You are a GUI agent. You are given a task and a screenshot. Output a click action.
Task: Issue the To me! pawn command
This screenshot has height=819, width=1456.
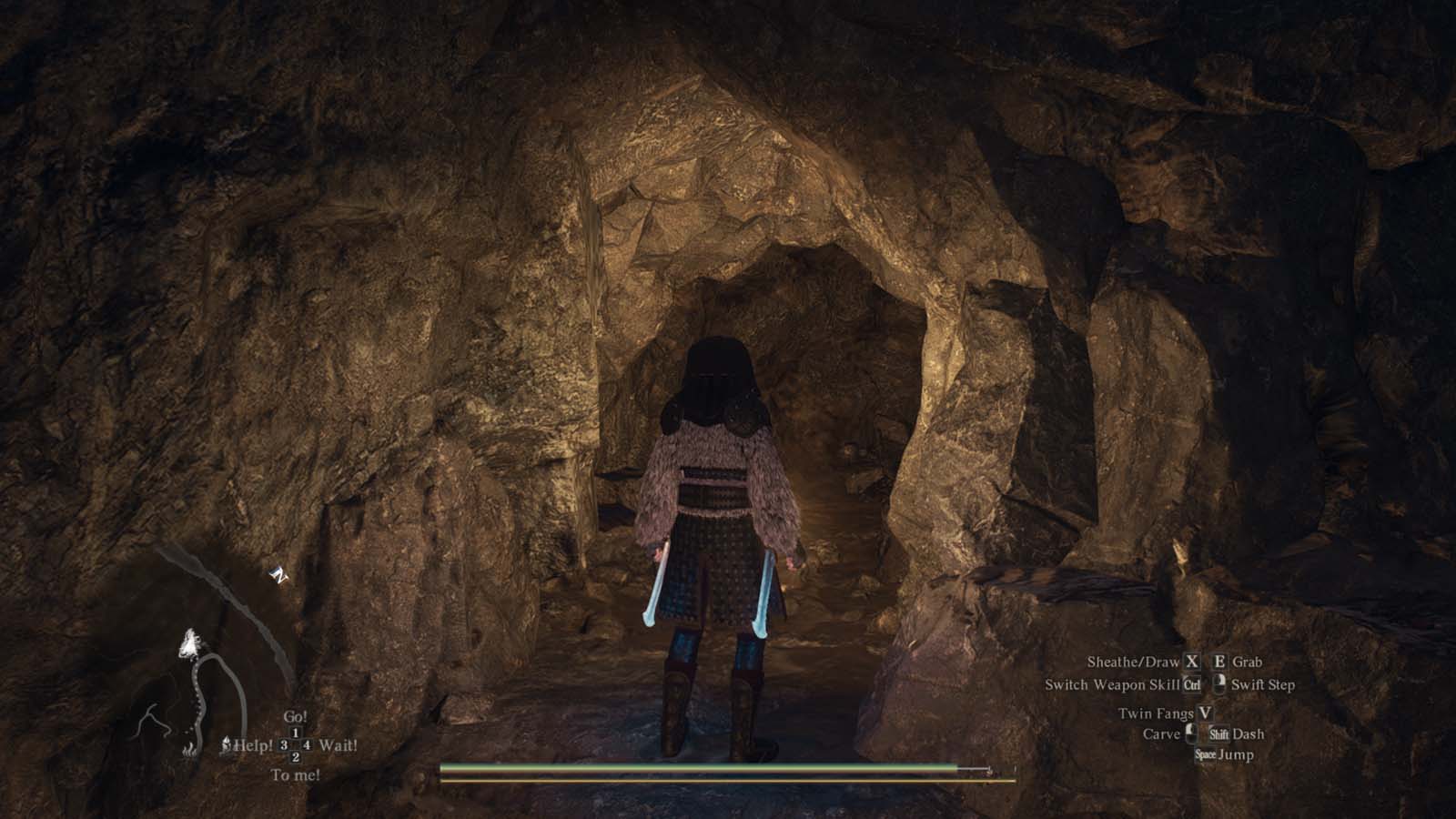tap(296, 774)
